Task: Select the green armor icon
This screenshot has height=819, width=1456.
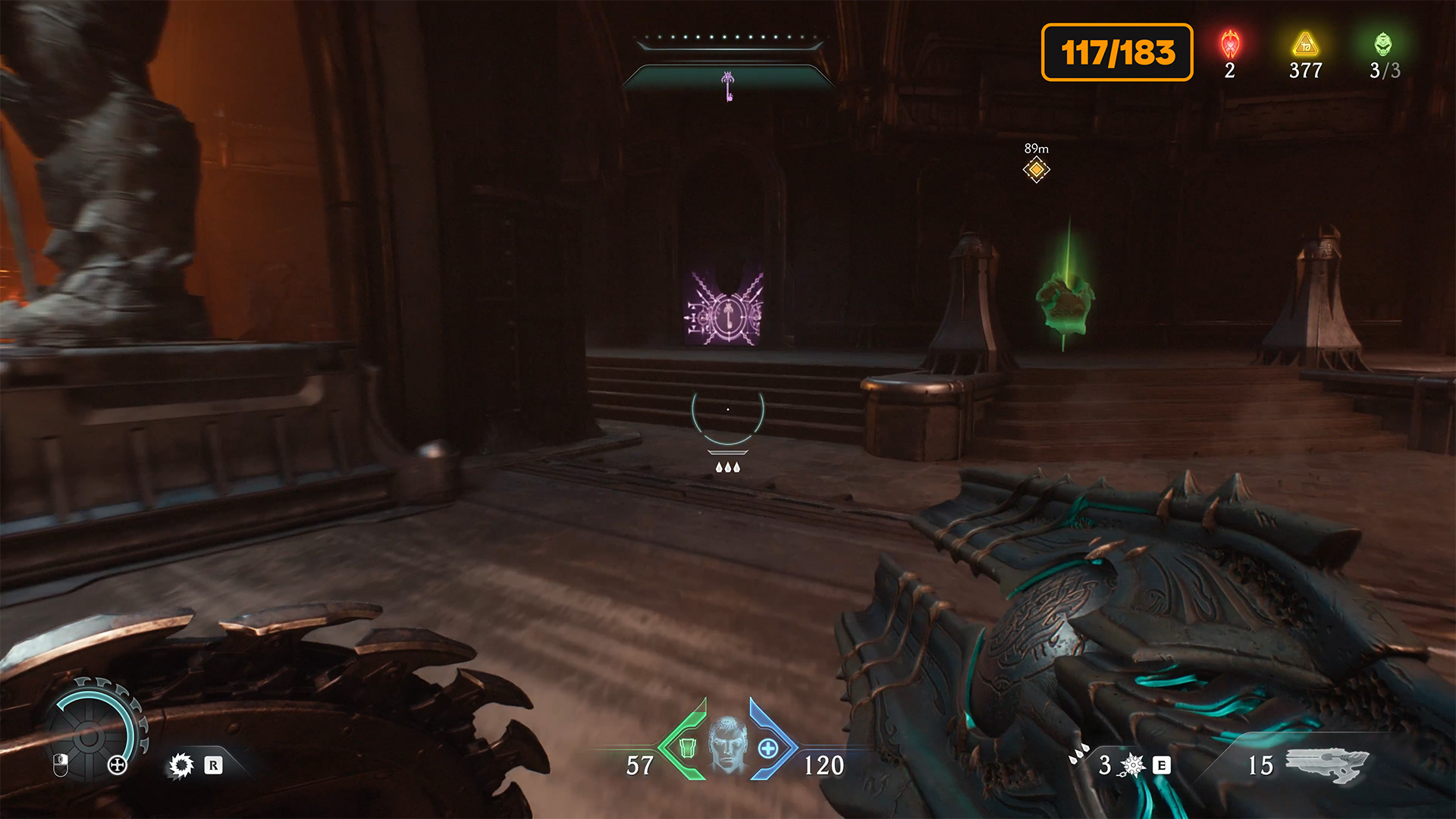Action: [x=687, y=748]
